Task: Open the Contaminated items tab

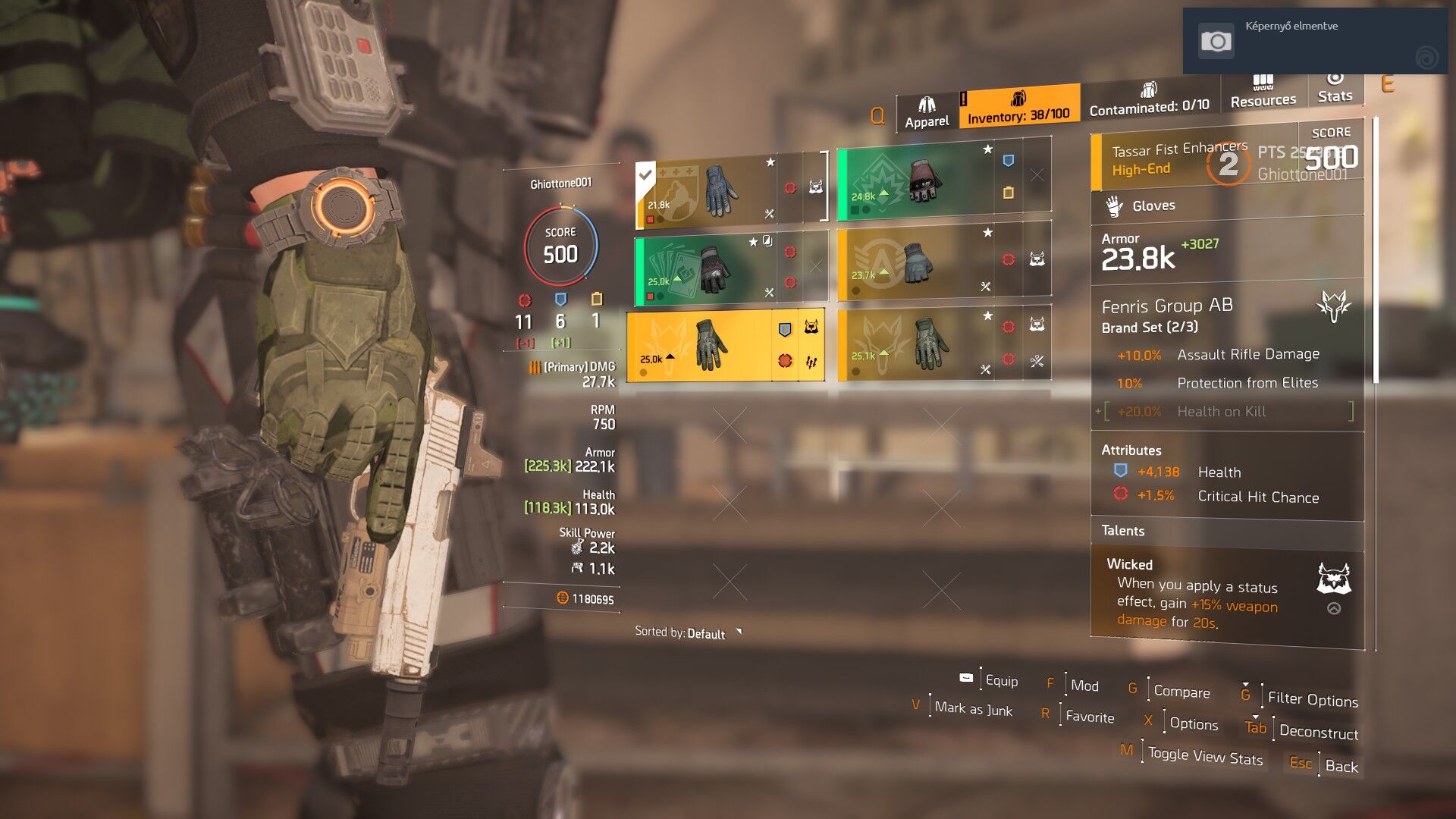Action: [x=1149, y=100]
